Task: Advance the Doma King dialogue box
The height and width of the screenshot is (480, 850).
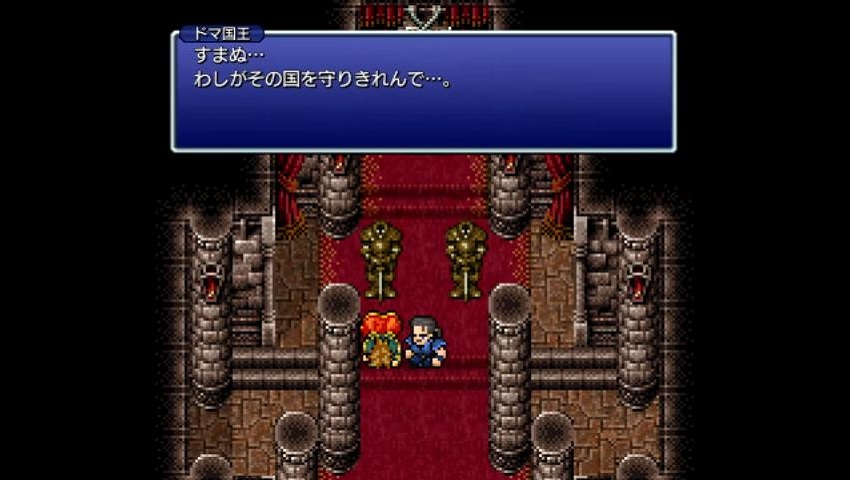Action: [423, 92]
